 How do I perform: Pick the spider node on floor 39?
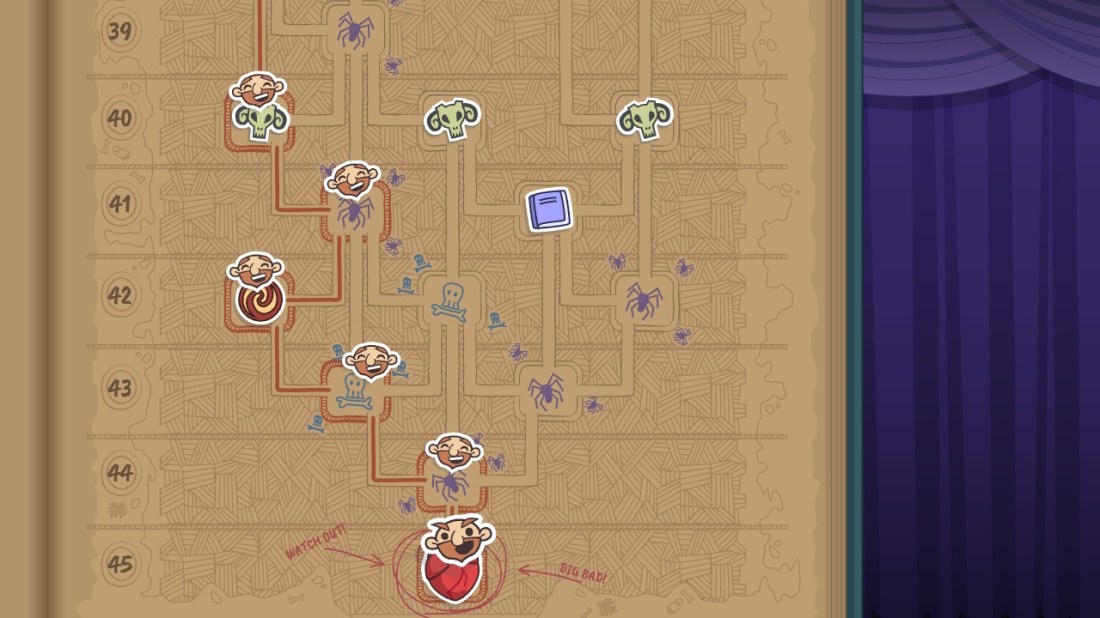coord(353,29)
